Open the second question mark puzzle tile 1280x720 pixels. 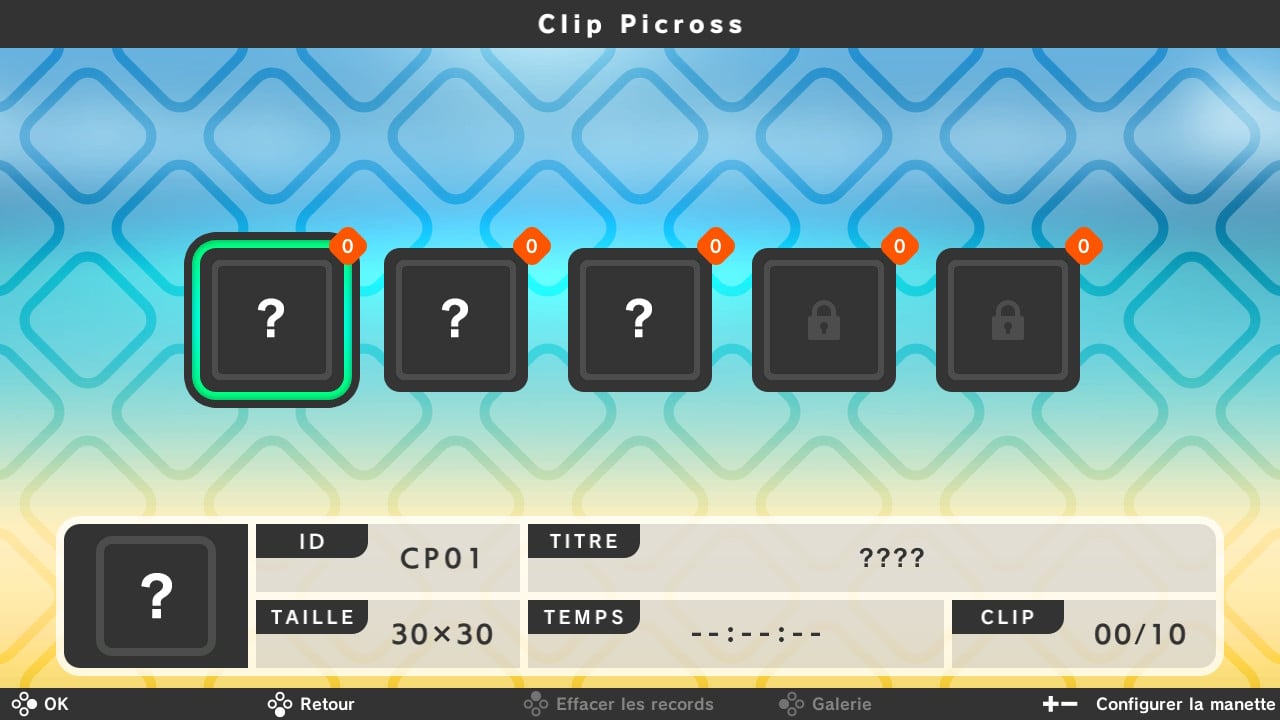pos(456,319)
